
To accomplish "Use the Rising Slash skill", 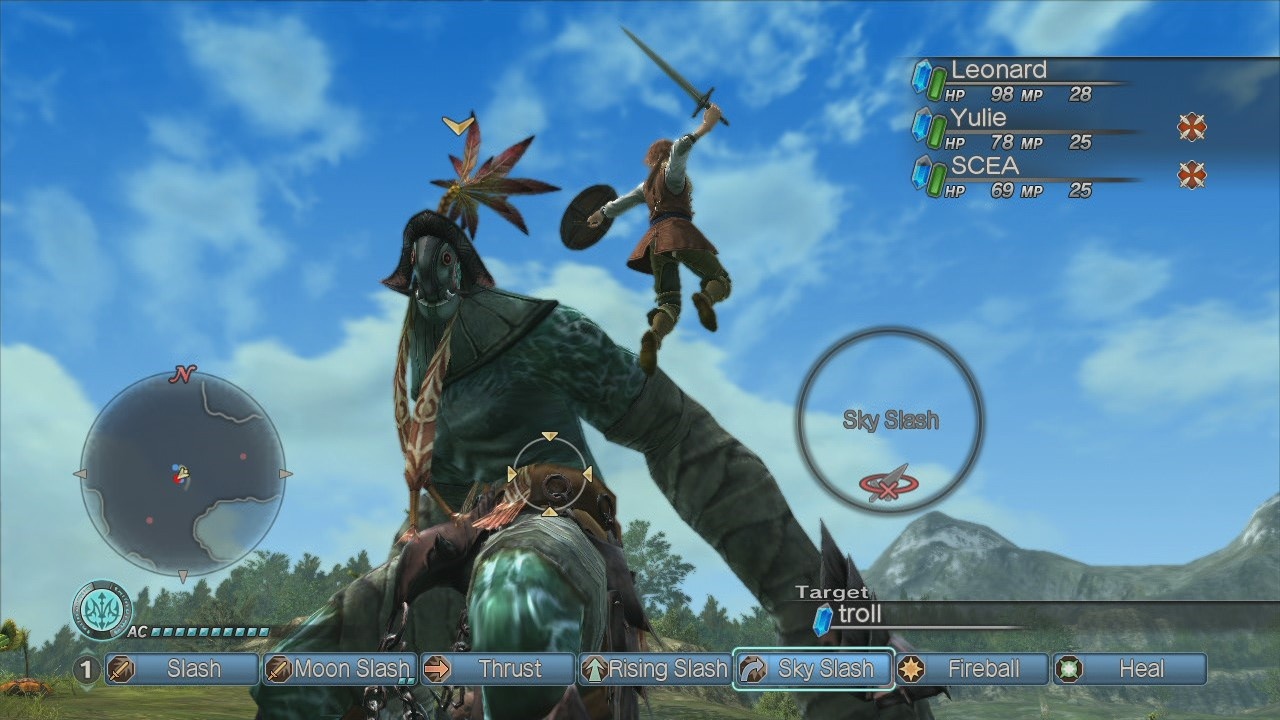I will coord(655,669).
